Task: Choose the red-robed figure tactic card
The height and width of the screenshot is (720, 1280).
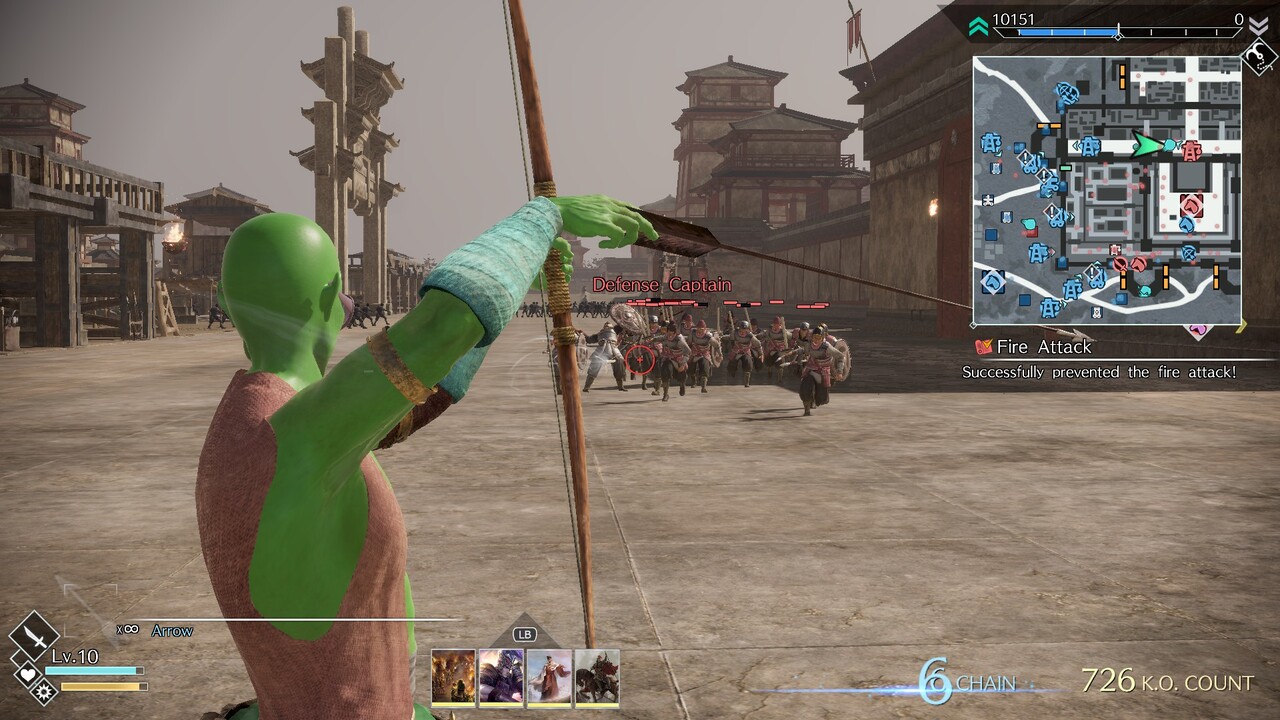Action: 549,677
